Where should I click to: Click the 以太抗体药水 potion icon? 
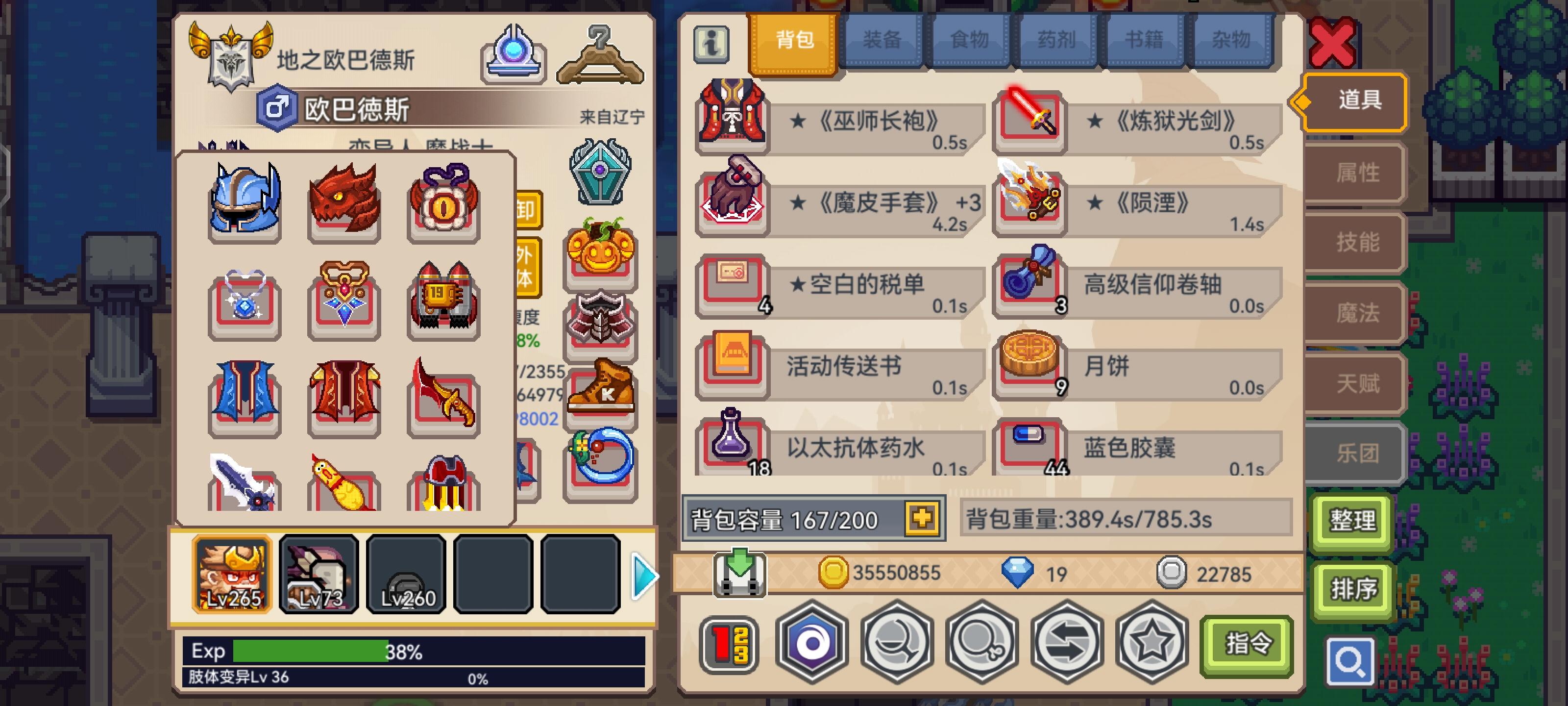click(731, 449)
